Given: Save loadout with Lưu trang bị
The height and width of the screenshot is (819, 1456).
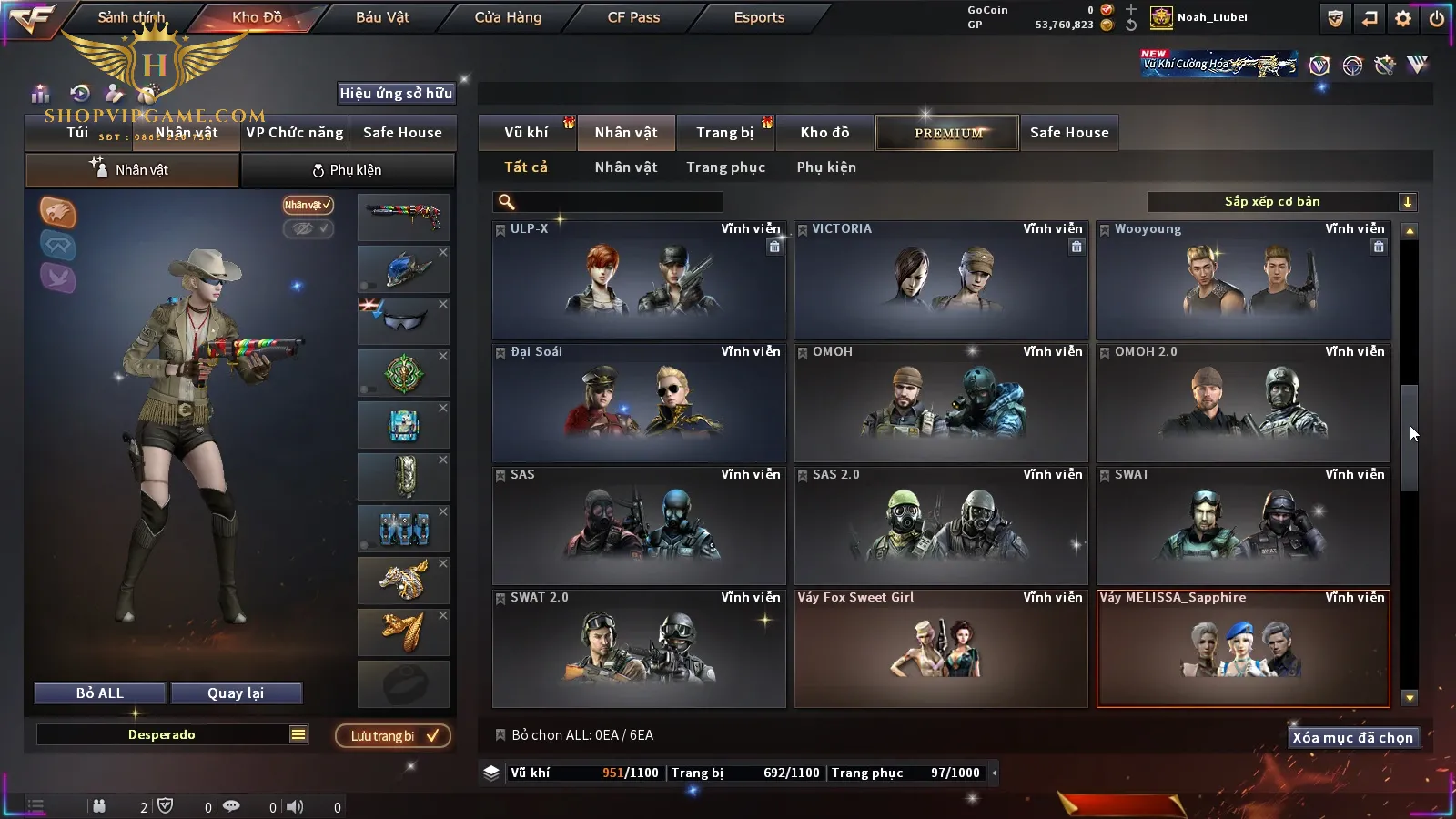Looking at the screenshot, I should (x=393, y=735).
